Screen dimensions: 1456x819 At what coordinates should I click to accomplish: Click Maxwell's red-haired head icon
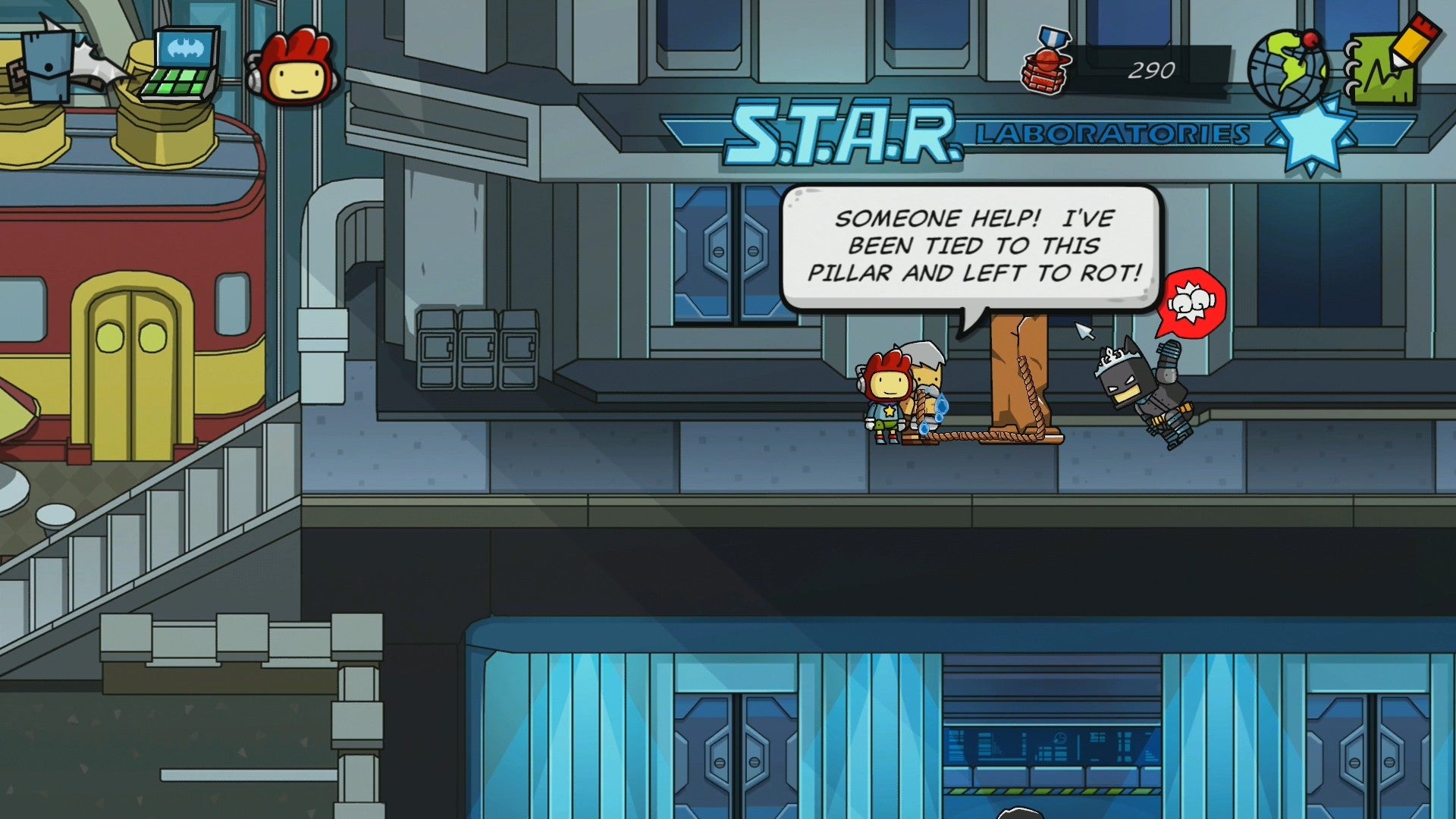click(x=293, y=68)
